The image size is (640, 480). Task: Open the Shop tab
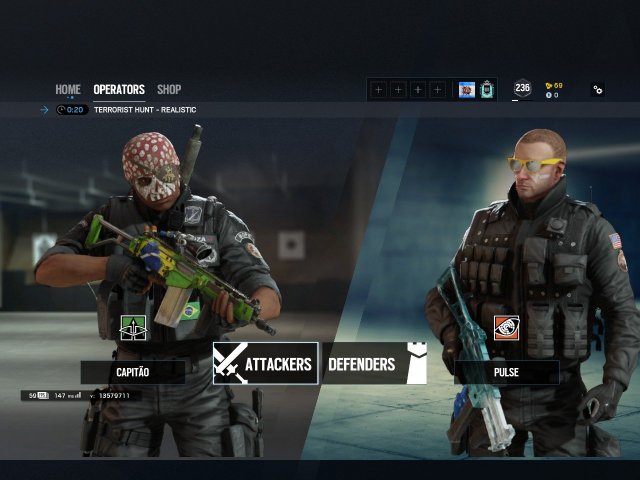pos(169,90)
